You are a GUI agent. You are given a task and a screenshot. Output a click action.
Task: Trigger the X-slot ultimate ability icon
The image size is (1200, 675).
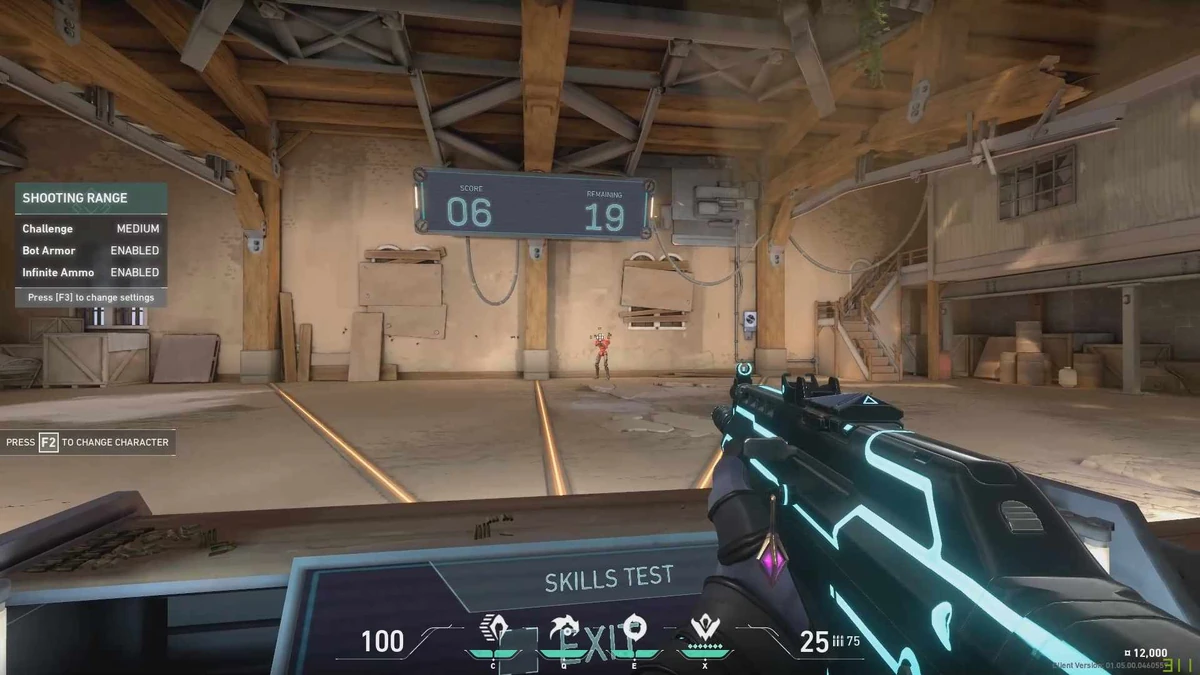point(705,632)
